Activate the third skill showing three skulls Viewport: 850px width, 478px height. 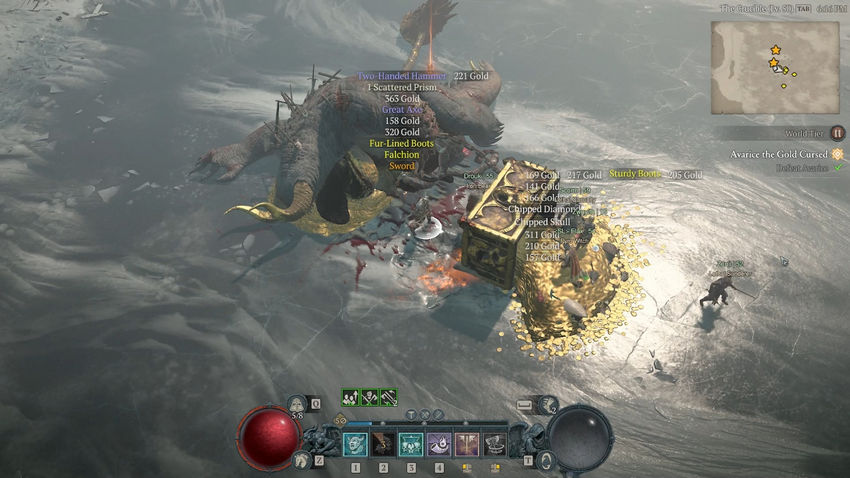click(x=411, y=444)
